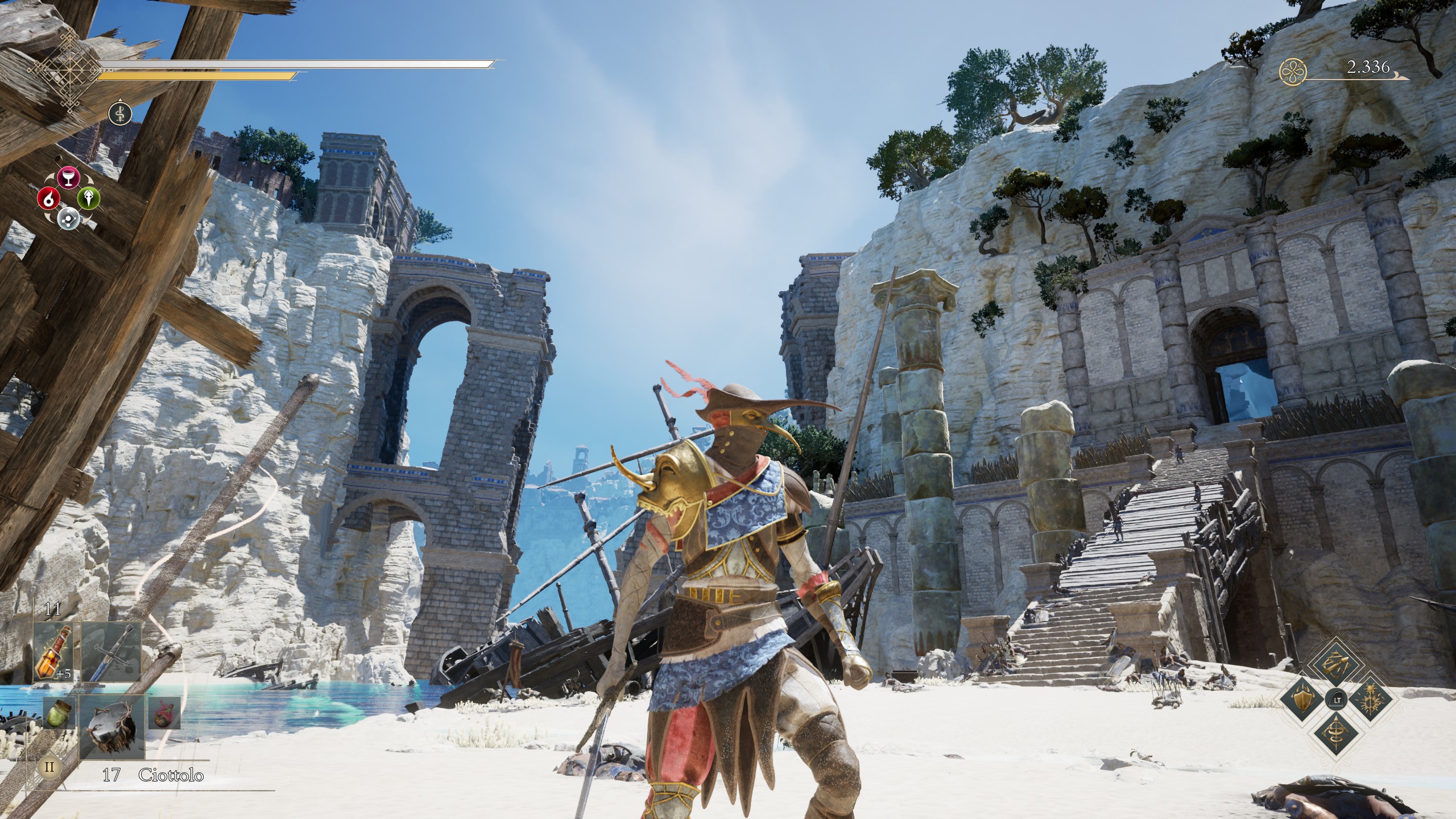Screen dimensions: 1456x819
Task: Select the green plague mask icon
Action: coord(89,198)
